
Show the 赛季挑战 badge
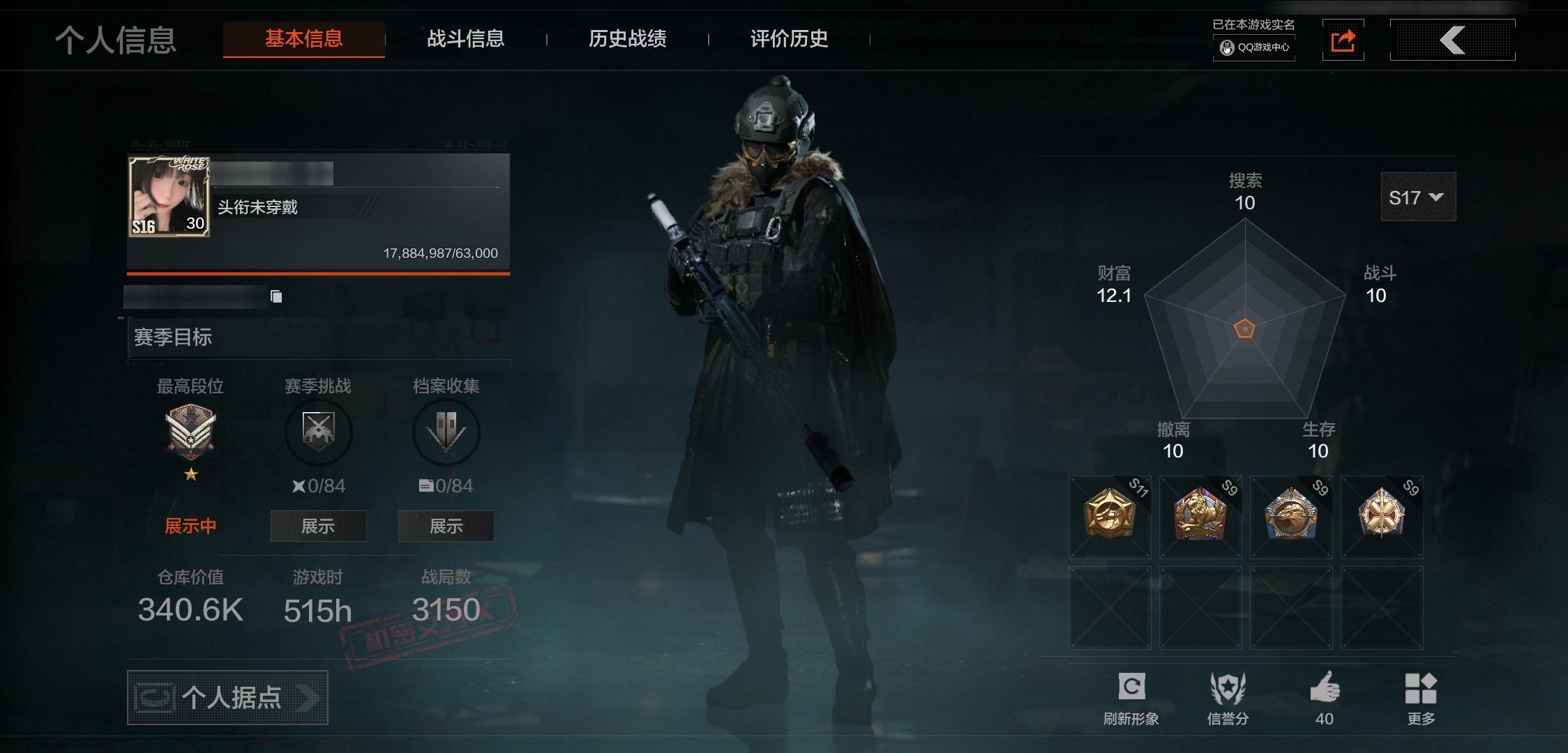(x=318, y=526)
